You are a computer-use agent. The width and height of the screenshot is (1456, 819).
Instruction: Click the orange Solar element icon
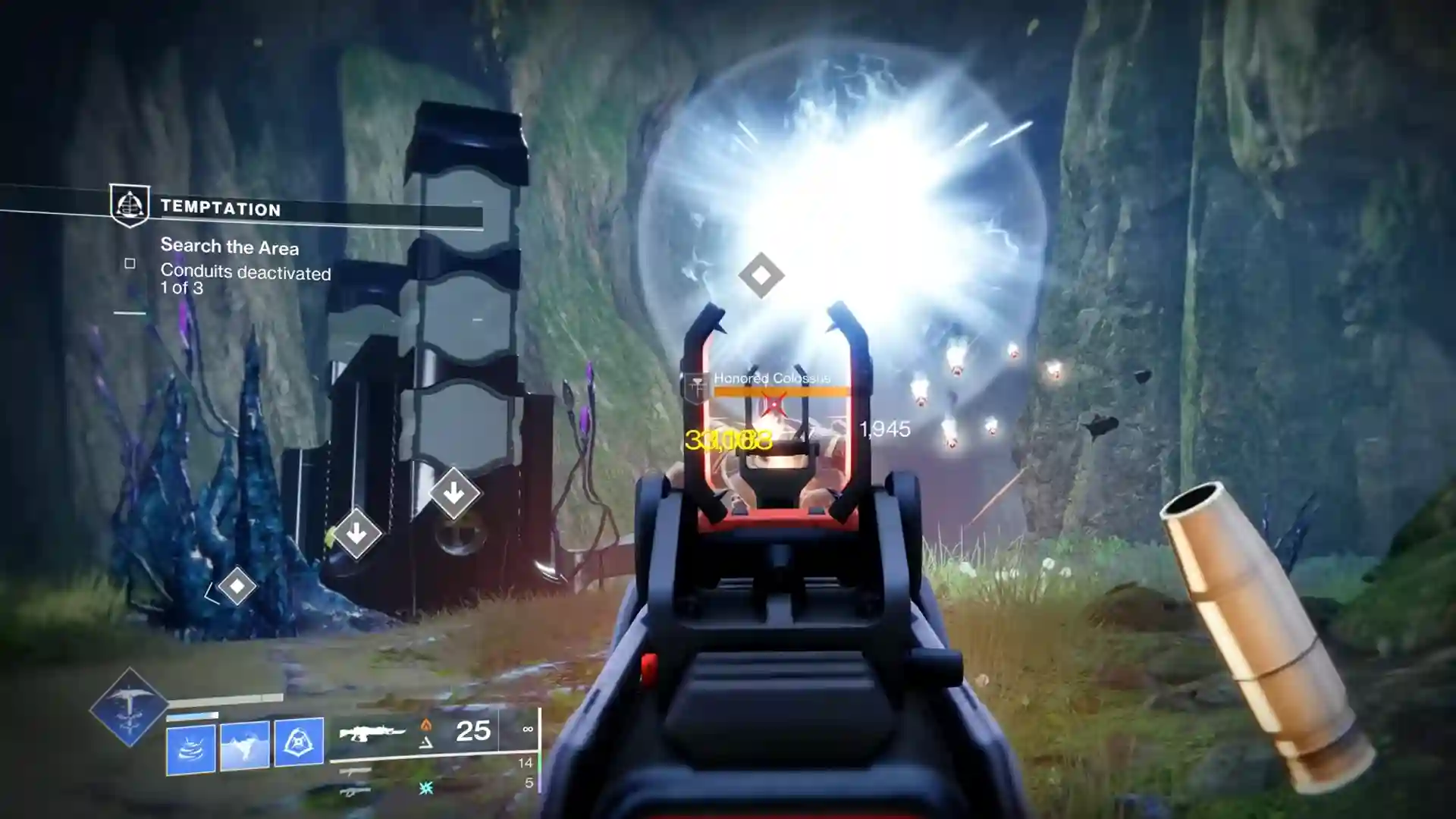point(427,724)
